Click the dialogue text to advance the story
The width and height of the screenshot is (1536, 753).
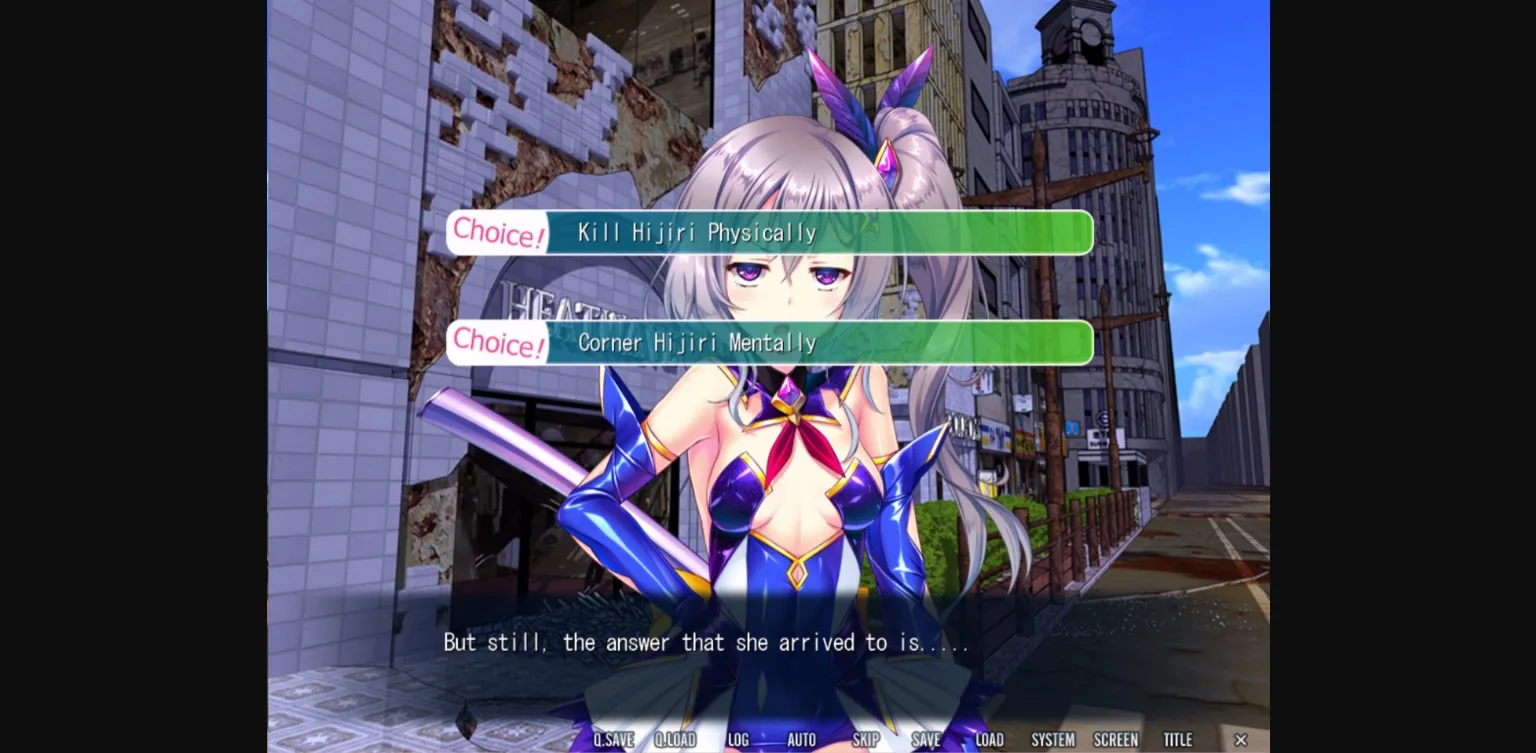pyautogui.click(x=706, y=643)
